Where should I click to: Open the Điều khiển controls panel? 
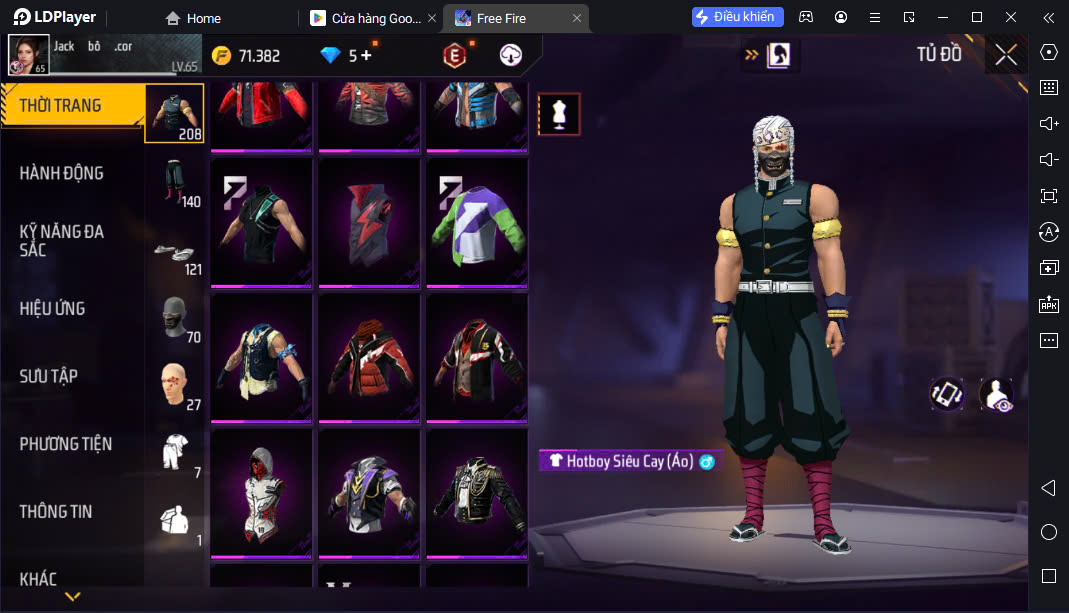[x=738, y=17]
